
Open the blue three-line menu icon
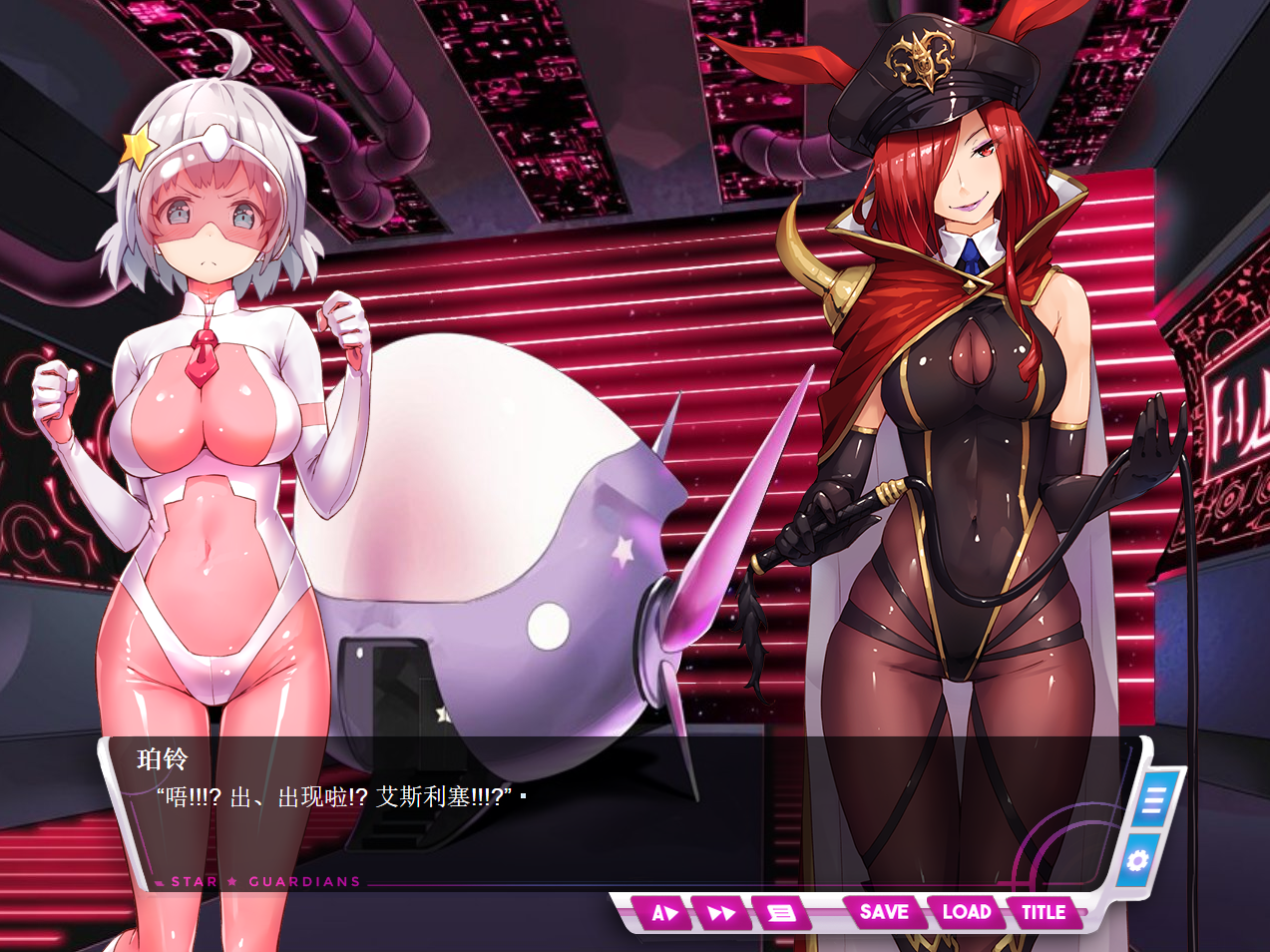coord(1155,800)
